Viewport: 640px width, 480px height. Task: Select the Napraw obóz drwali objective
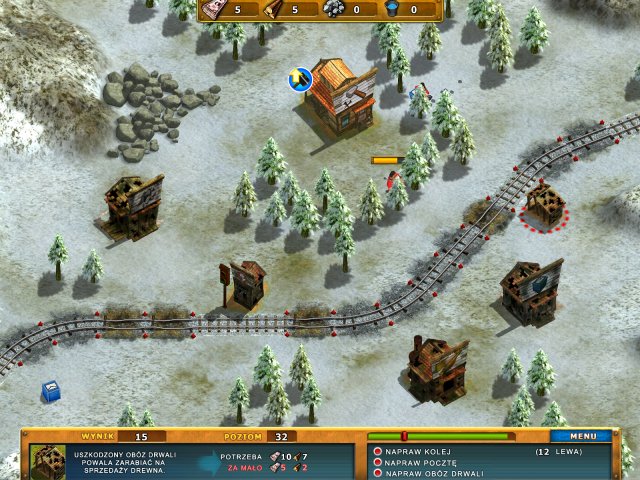(x=427, y=473)
